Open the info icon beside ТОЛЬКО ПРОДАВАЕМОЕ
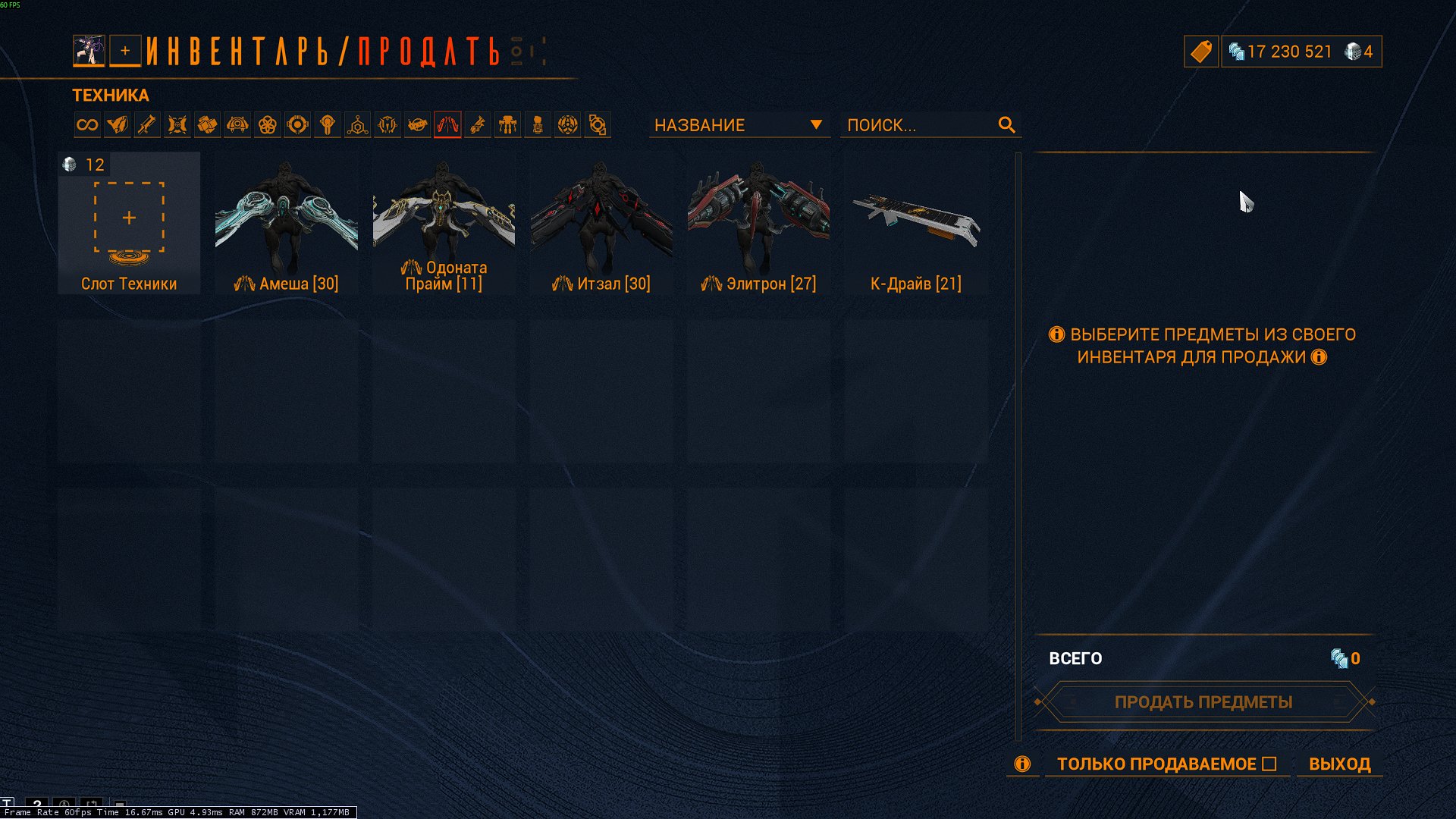 [1022, 764]
